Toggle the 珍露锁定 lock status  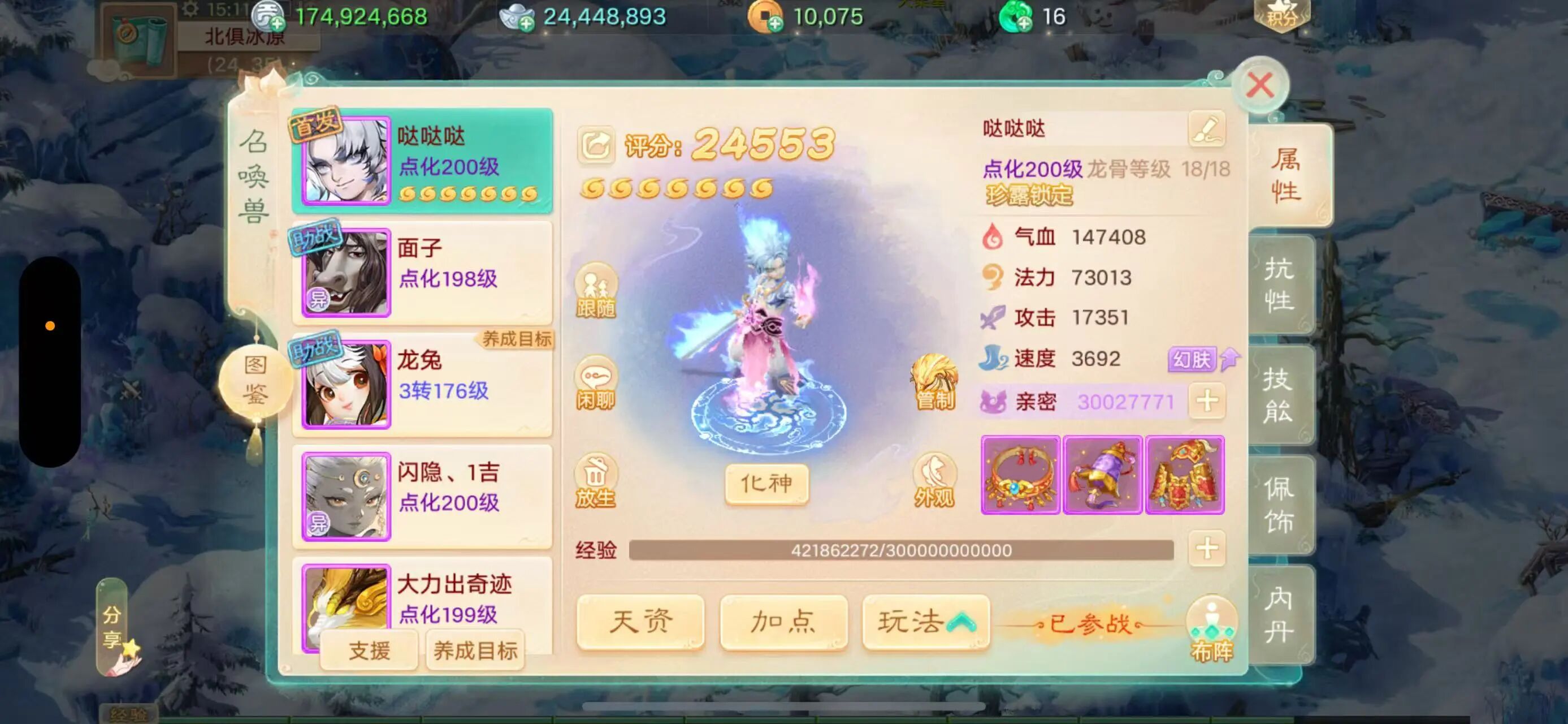click(x=1030, y=197)
